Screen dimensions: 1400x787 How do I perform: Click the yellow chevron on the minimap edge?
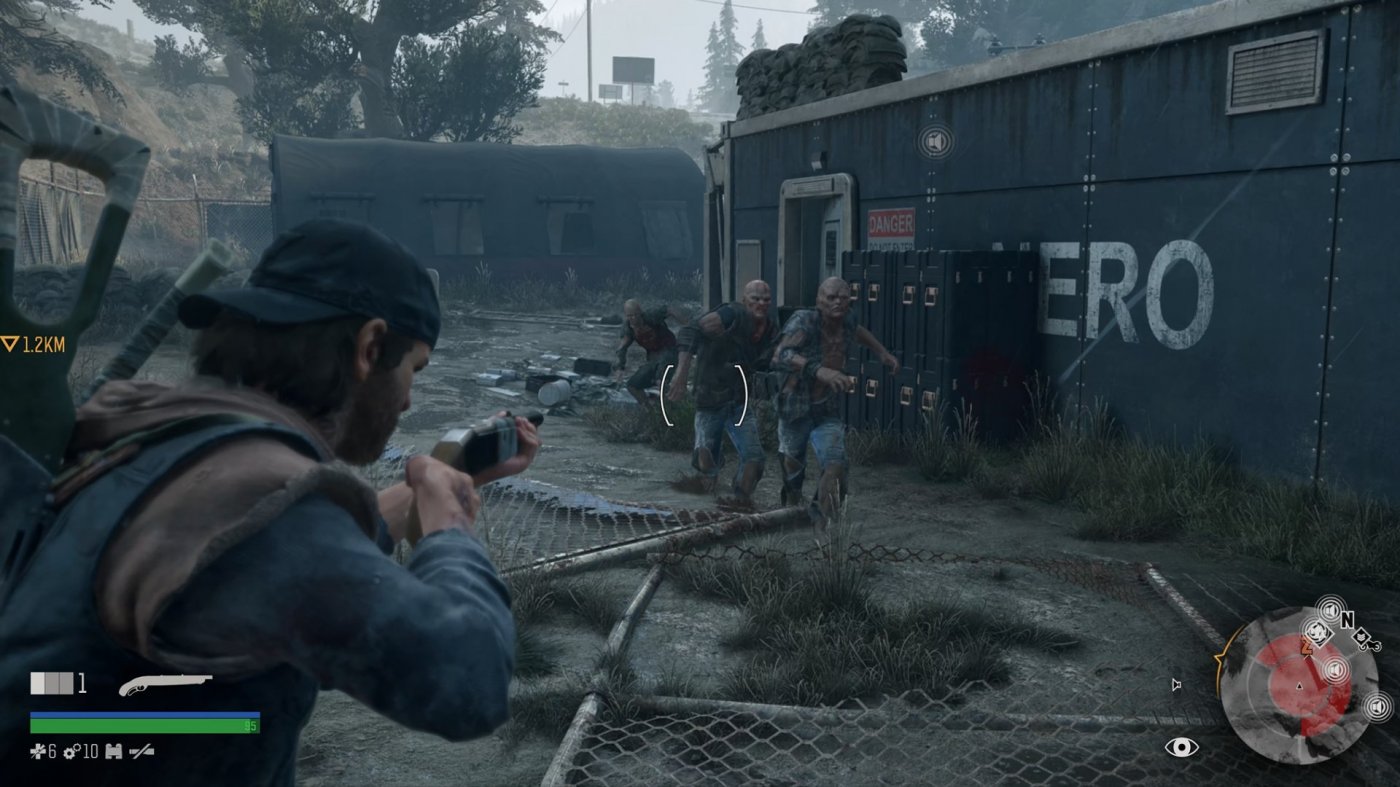coord(1217,657)
